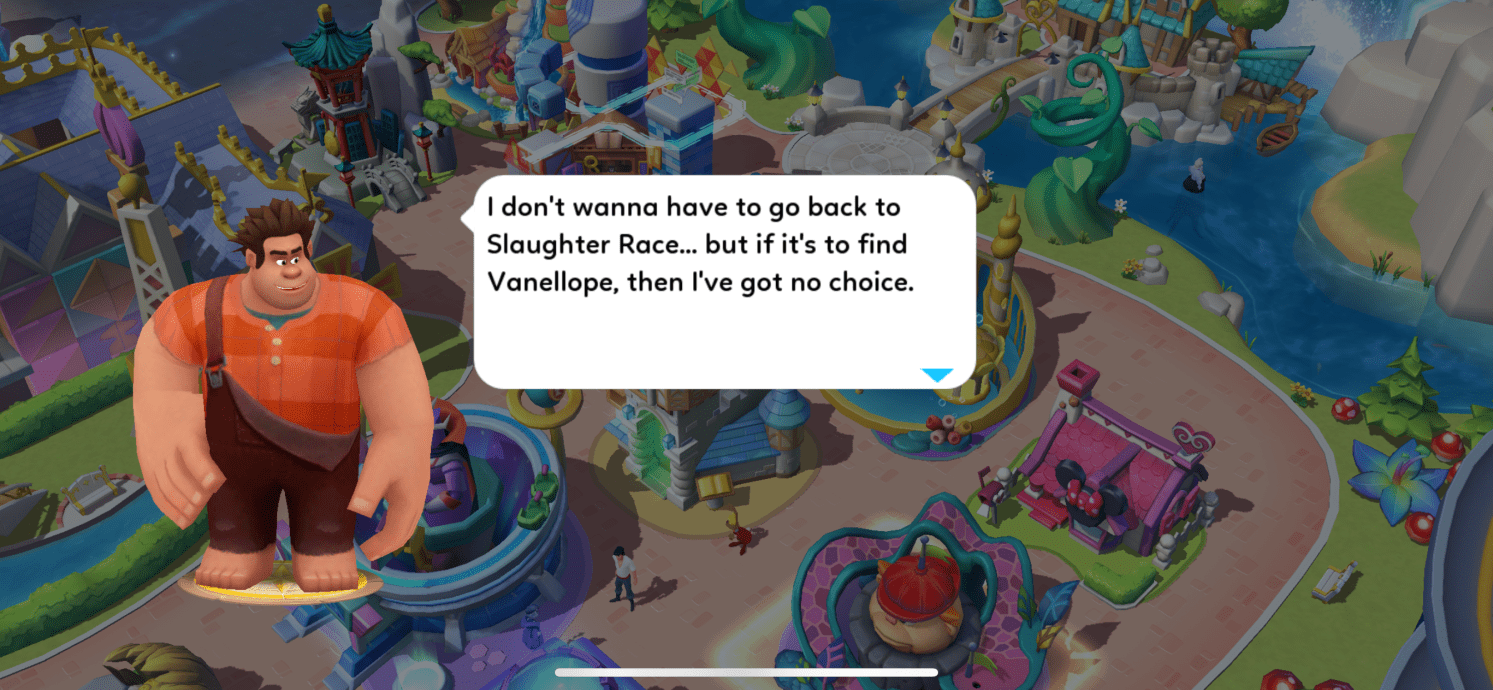Viewport: 1493px width, 690px height.
Task: Advance dialogue with the blue arrow
Action: pyautogui.click(x=937, y=375)
